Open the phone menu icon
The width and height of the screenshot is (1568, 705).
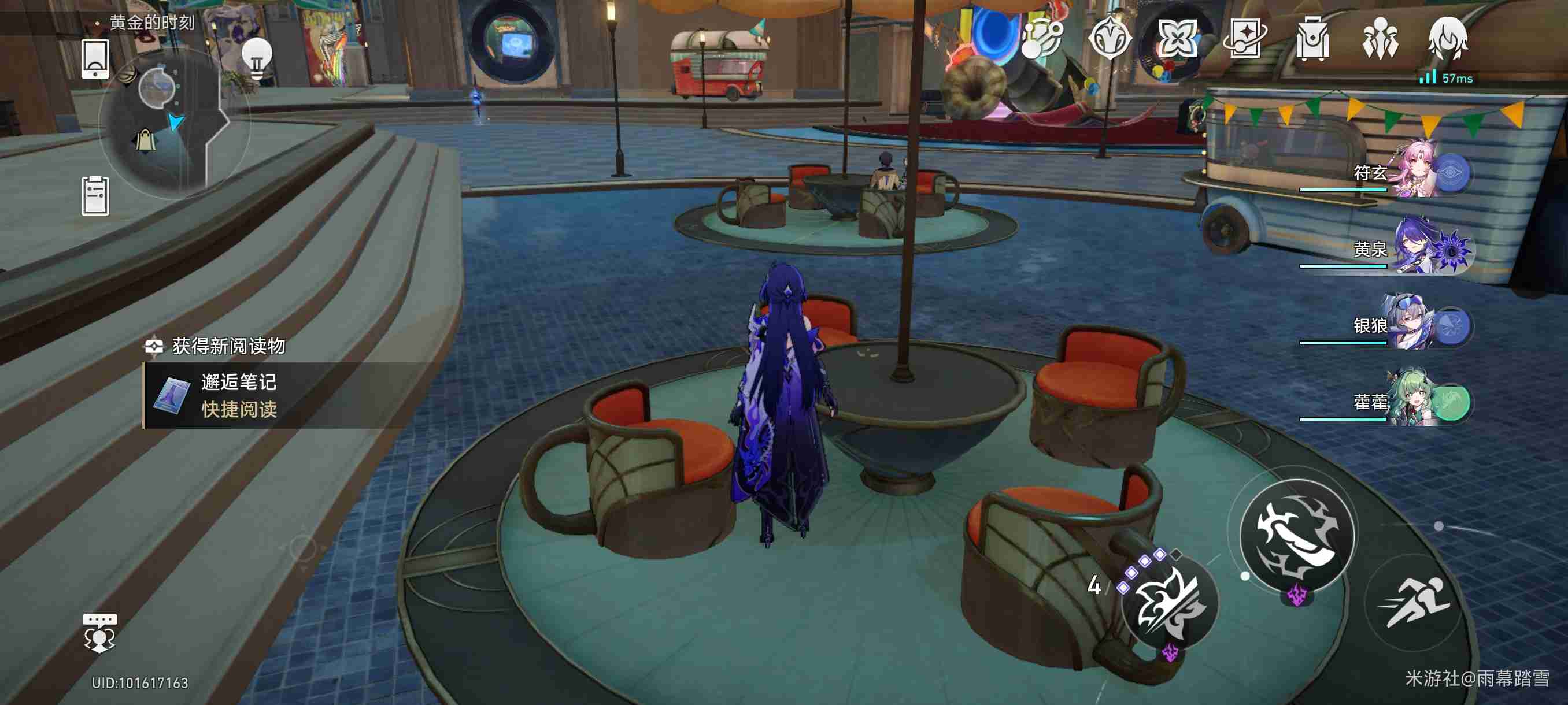(x=95, y=59)
